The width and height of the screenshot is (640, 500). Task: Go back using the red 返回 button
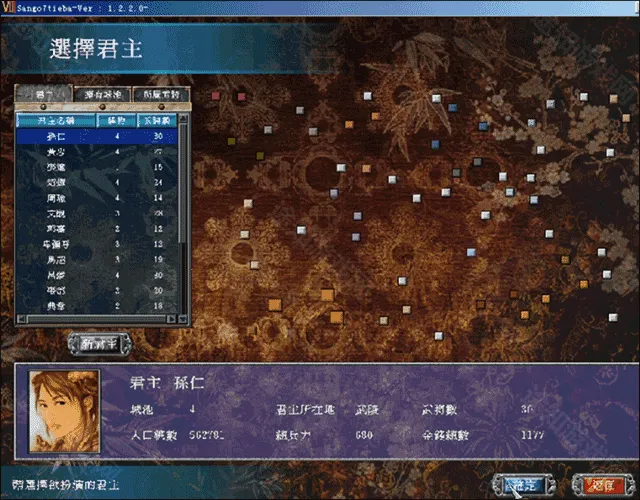pyautogui.click(x=602, y=483)
